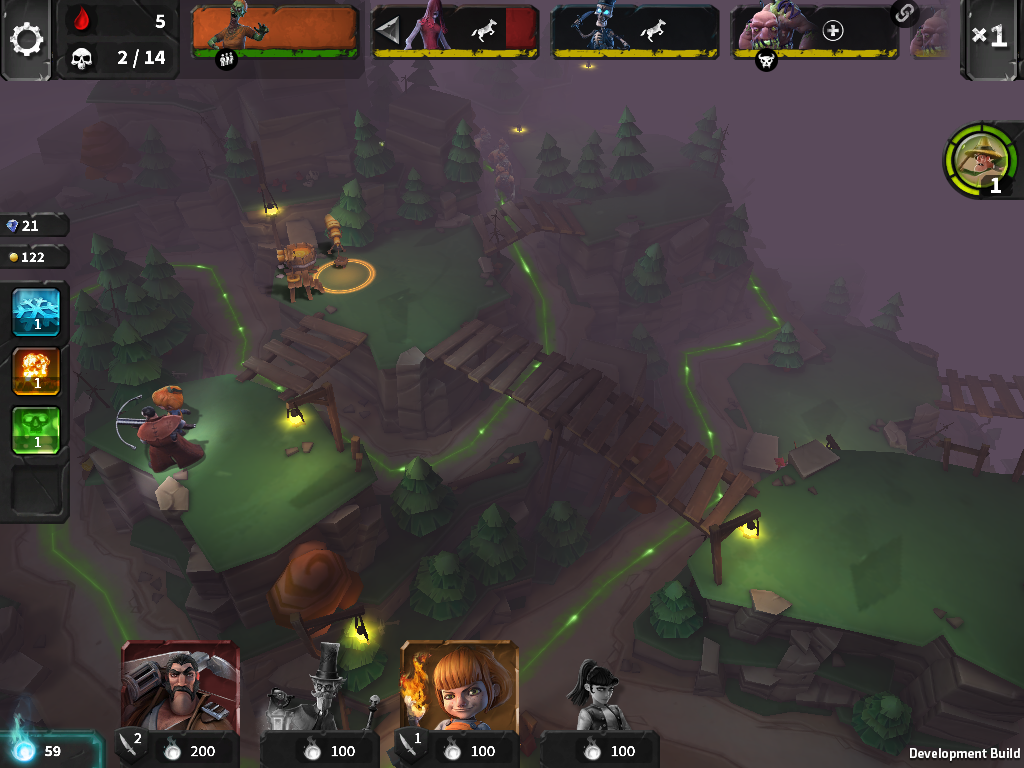Open the settings gear menu
The image size is (1024, 768).
[x=27, y=40]
